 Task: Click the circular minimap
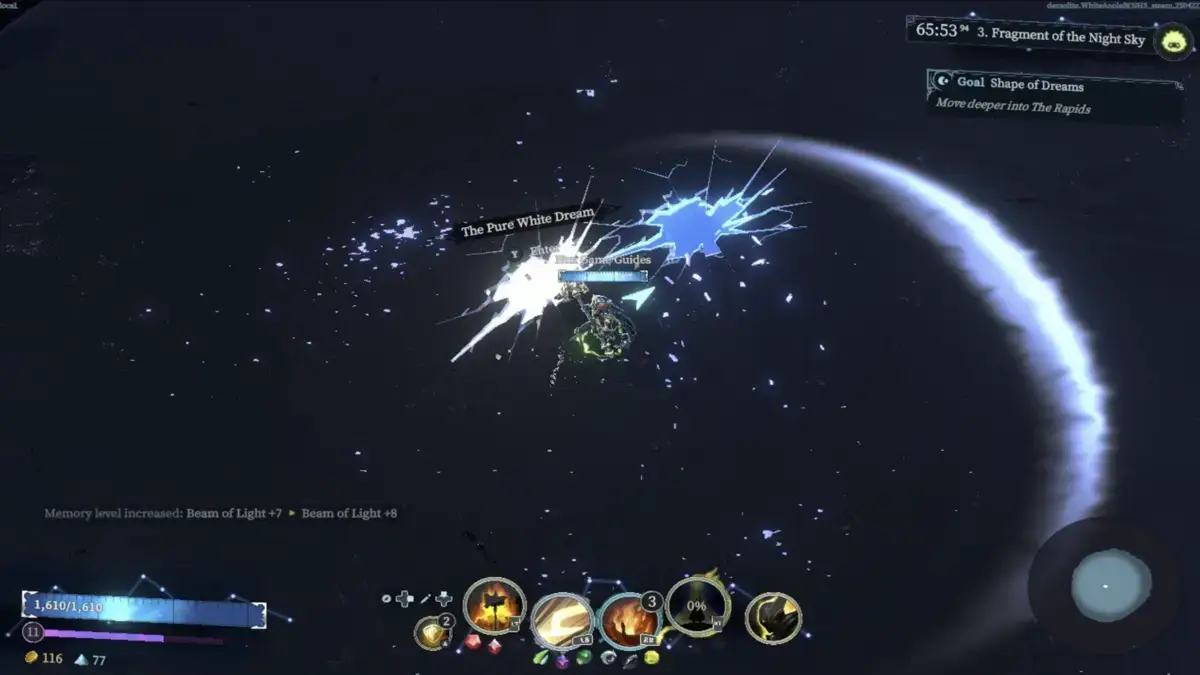tap(1111, 585)
